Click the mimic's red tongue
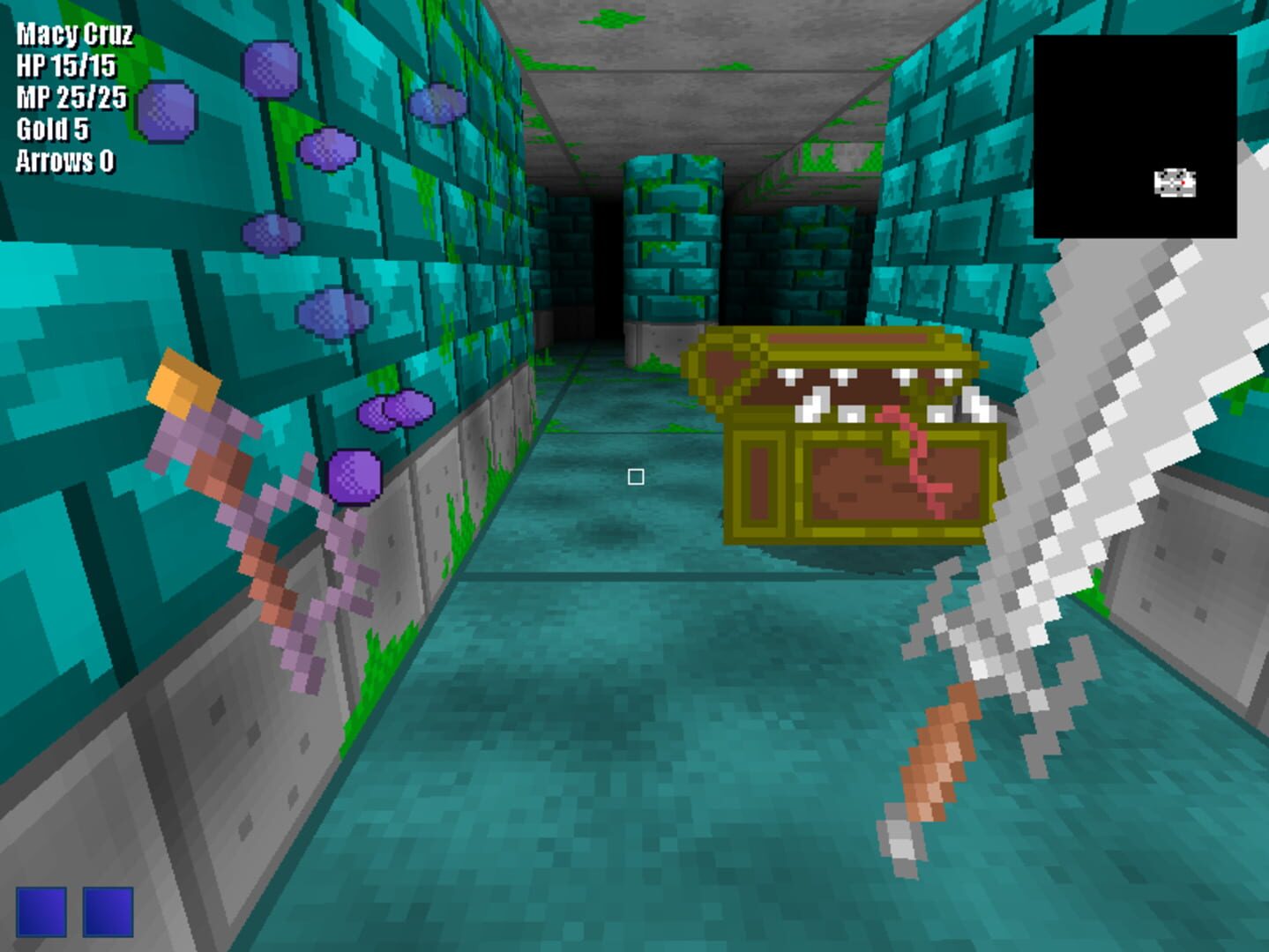The height and width of the screenshot is (952, 1269). click(x=922, y=458)
